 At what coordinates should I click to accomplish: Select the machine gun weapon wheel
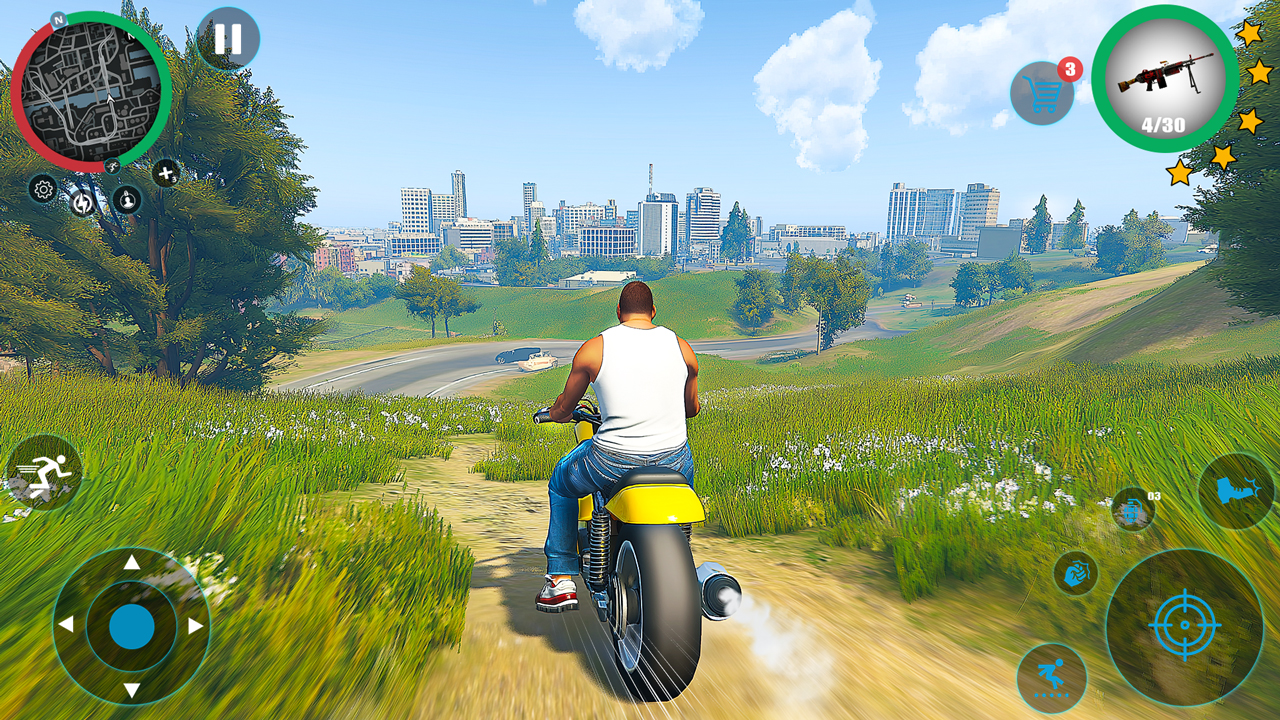(1165, 78)
